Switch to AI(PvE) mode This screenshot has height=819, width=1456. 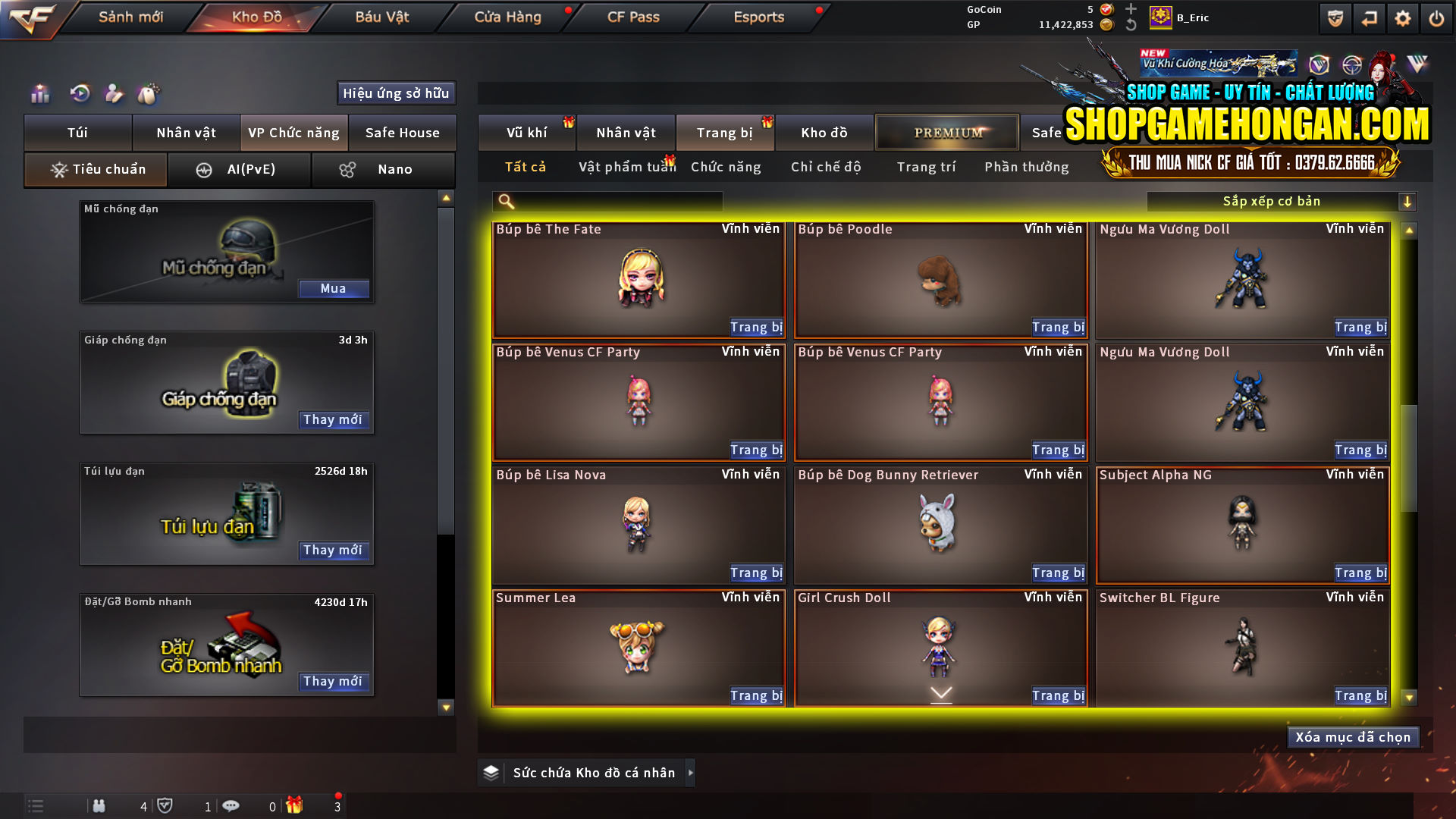240,169
